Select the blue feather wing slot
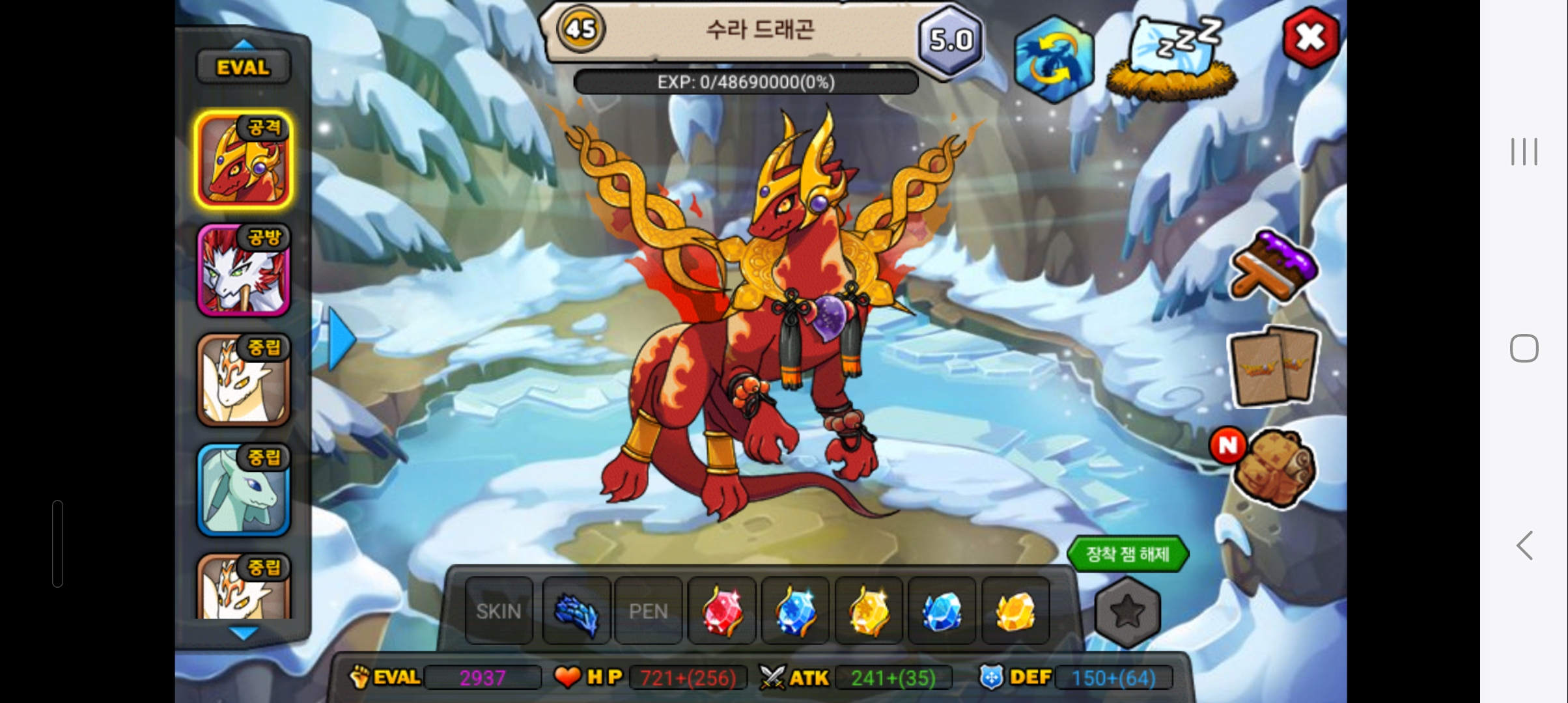 tap(576, 611)
